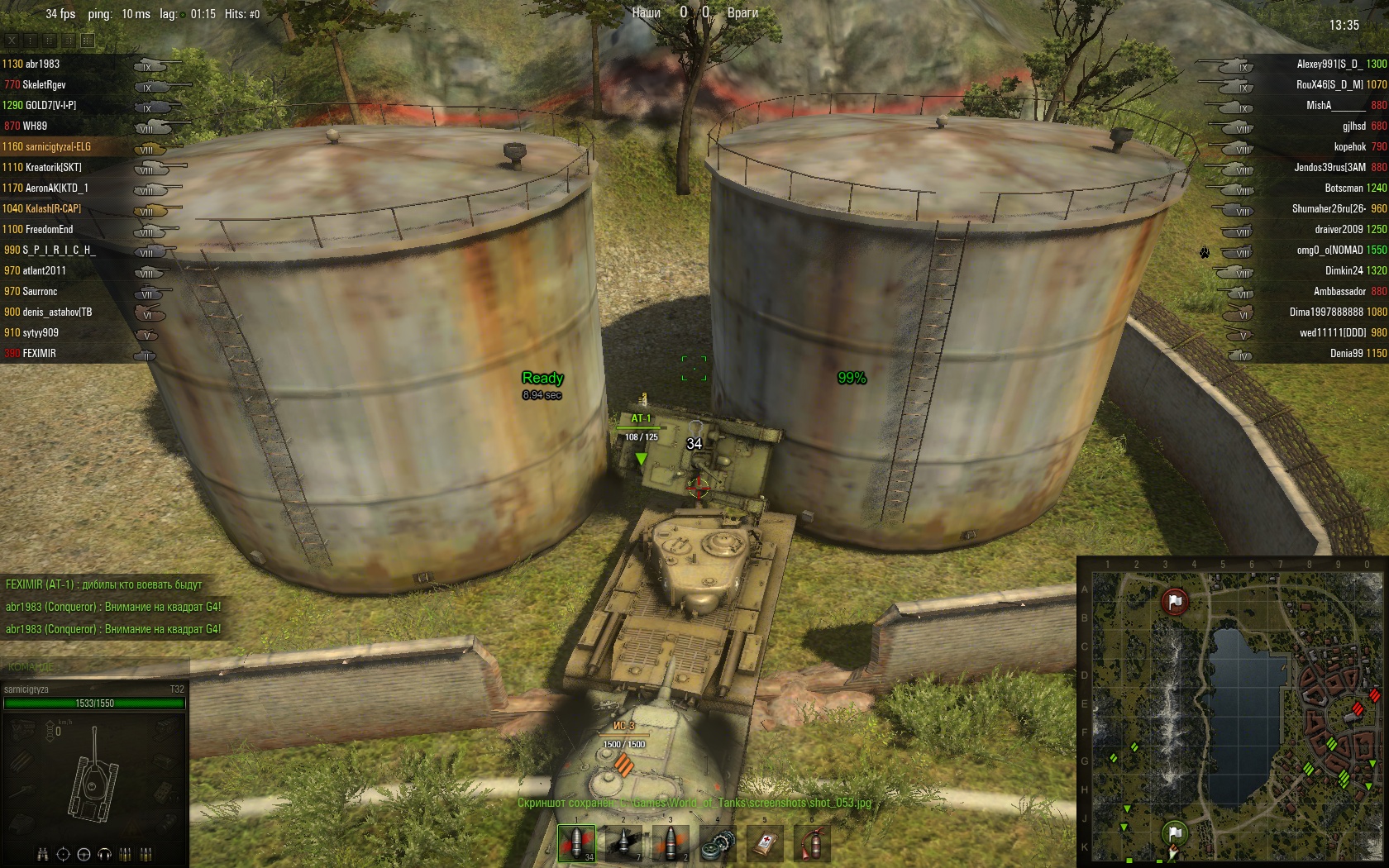Screen dimensions: 1389x868
Task: Choose the red-tipped shell with 2 rounds
Action: pos(671,843)
